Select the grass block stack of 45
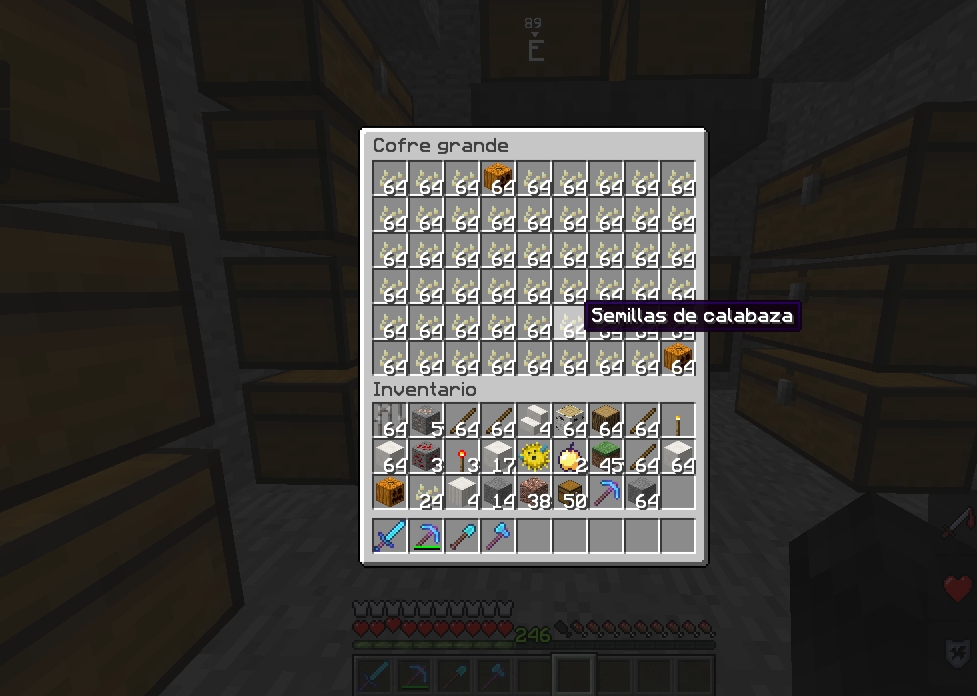The height and width of the screenshot is (696, 977). 606,457
